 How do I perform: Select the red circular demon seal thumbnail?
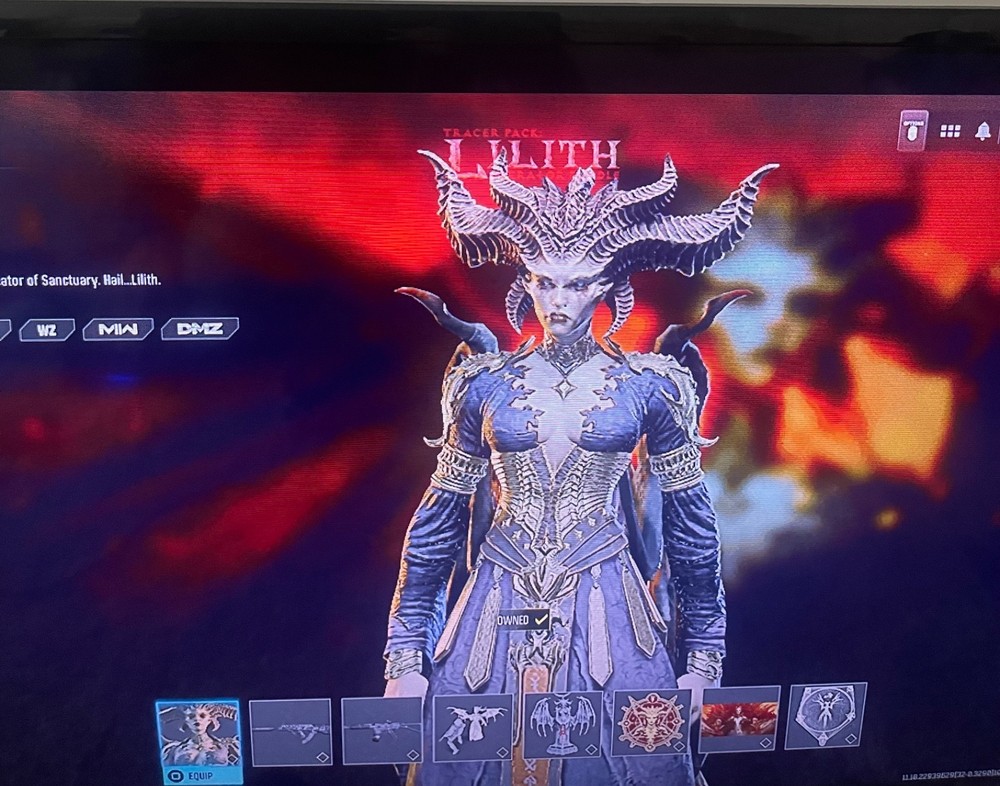[x=651, y=722]
